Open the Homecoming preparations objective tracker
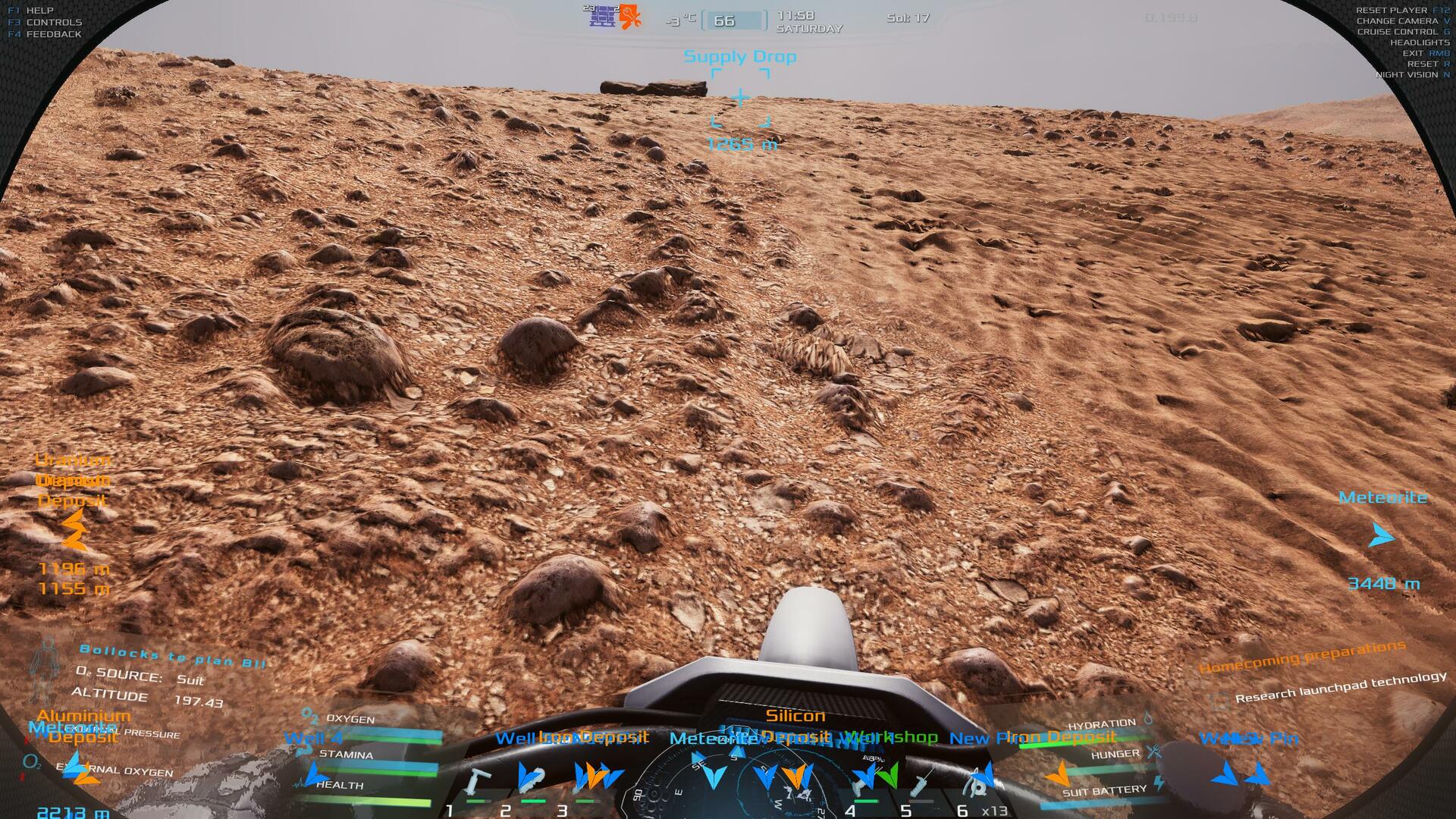 click(1301, 657)
